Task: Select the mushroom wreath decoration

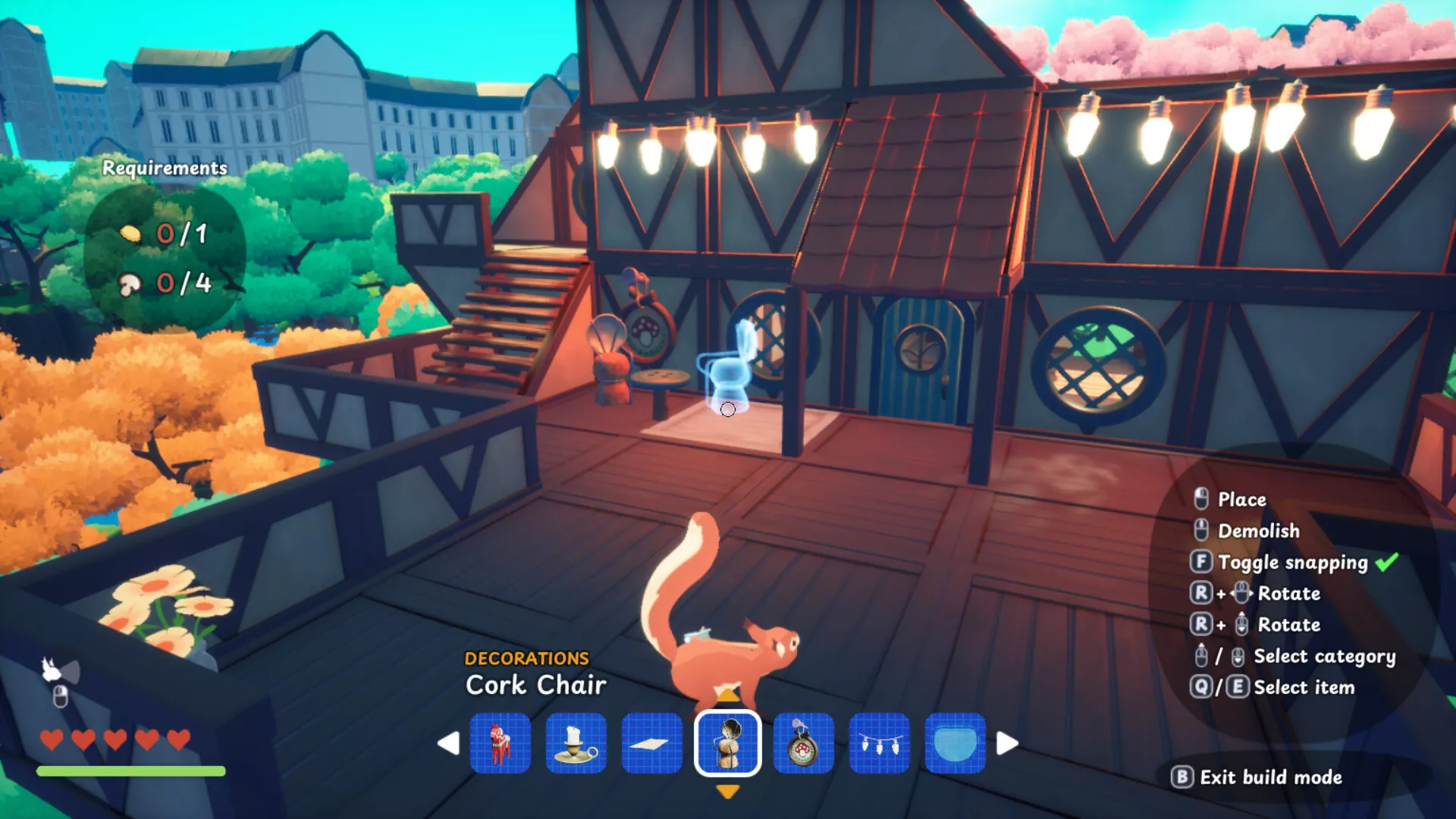Action: [804, 743]
